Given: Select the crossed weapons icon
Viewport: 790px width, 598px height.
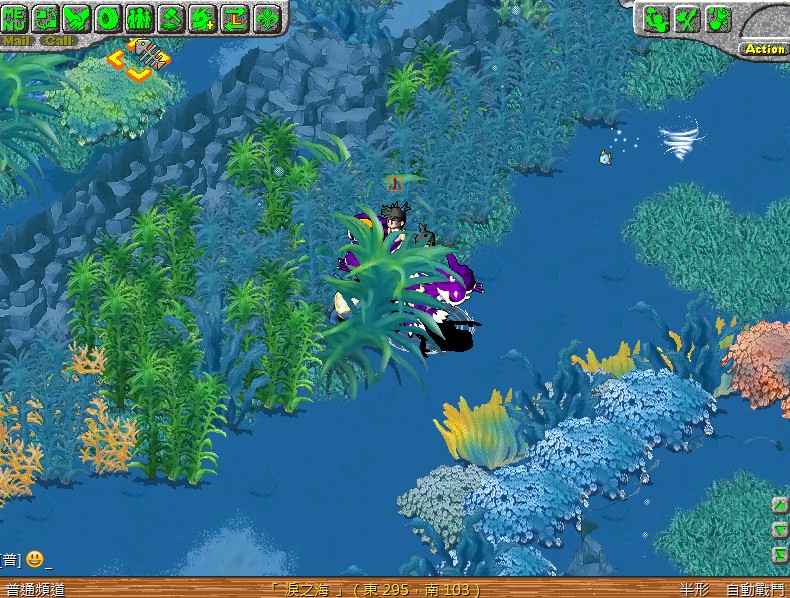Looking at the screenshot, I should click(x=687, y=18).
